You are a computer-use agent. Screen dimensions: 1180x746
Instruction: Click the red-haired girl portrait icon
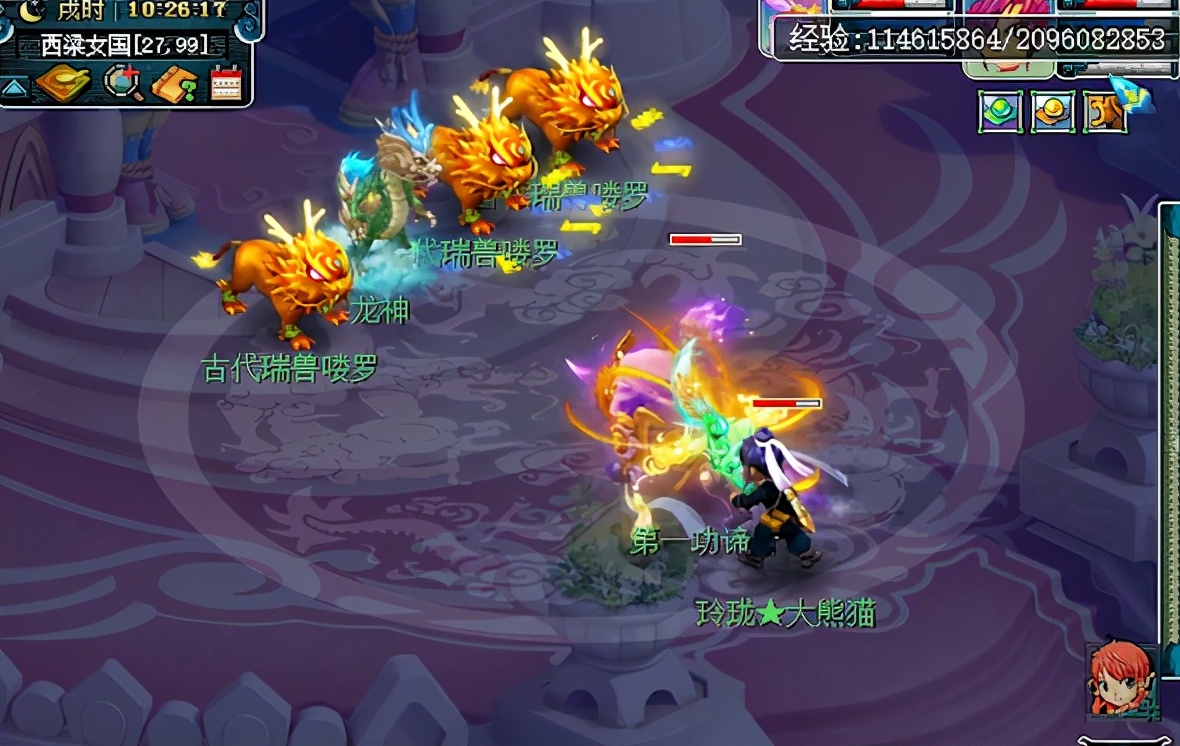pos(1121,679)
